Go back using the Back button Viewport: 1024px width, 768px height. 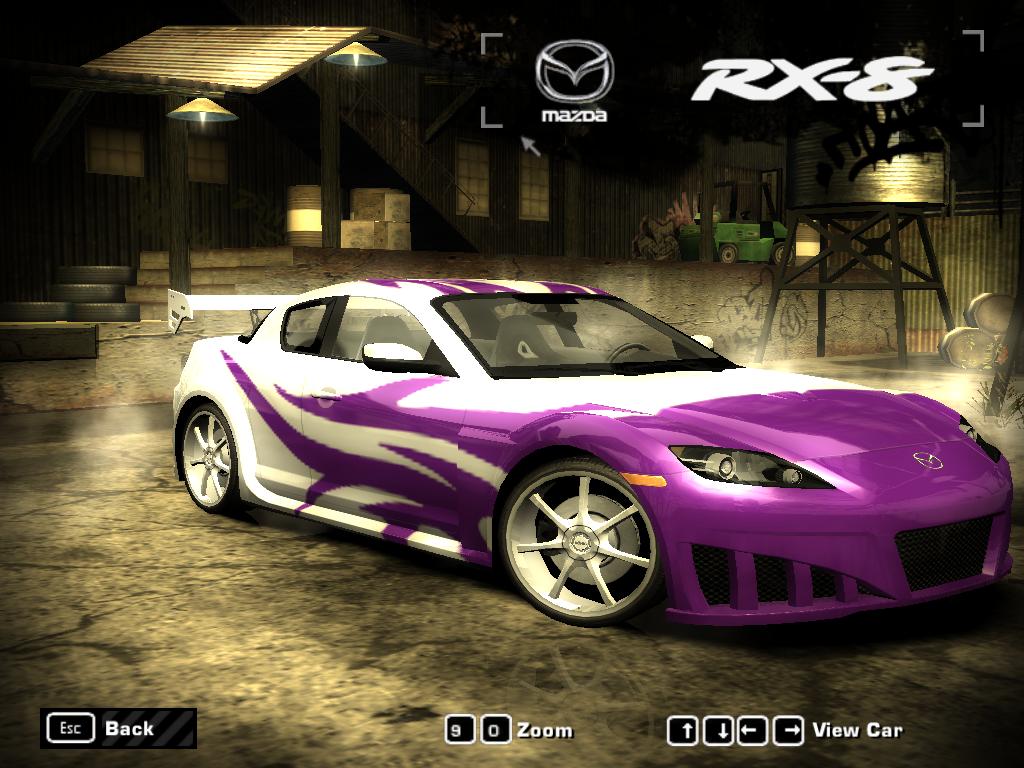pos(118,728)
